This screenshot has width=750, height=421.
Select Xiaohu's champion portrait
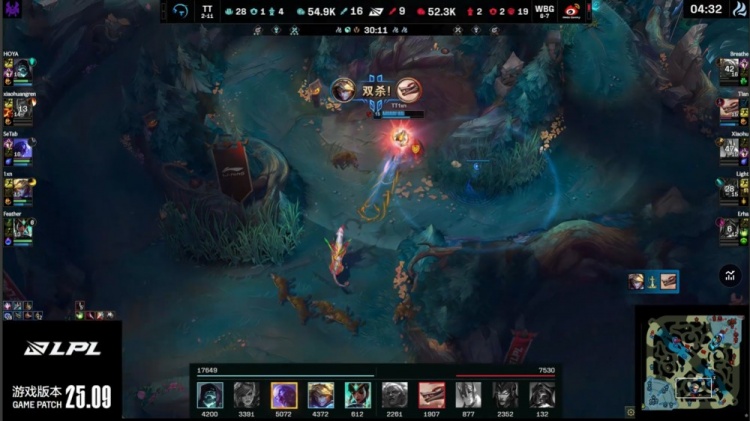tap(729, 149)
